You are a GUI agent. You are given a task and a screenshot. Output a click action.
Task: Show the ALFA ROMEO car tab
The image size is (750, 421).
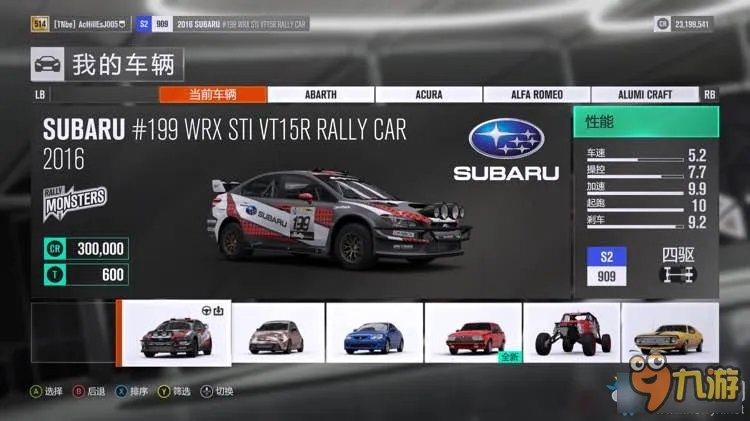coord(536,95)
